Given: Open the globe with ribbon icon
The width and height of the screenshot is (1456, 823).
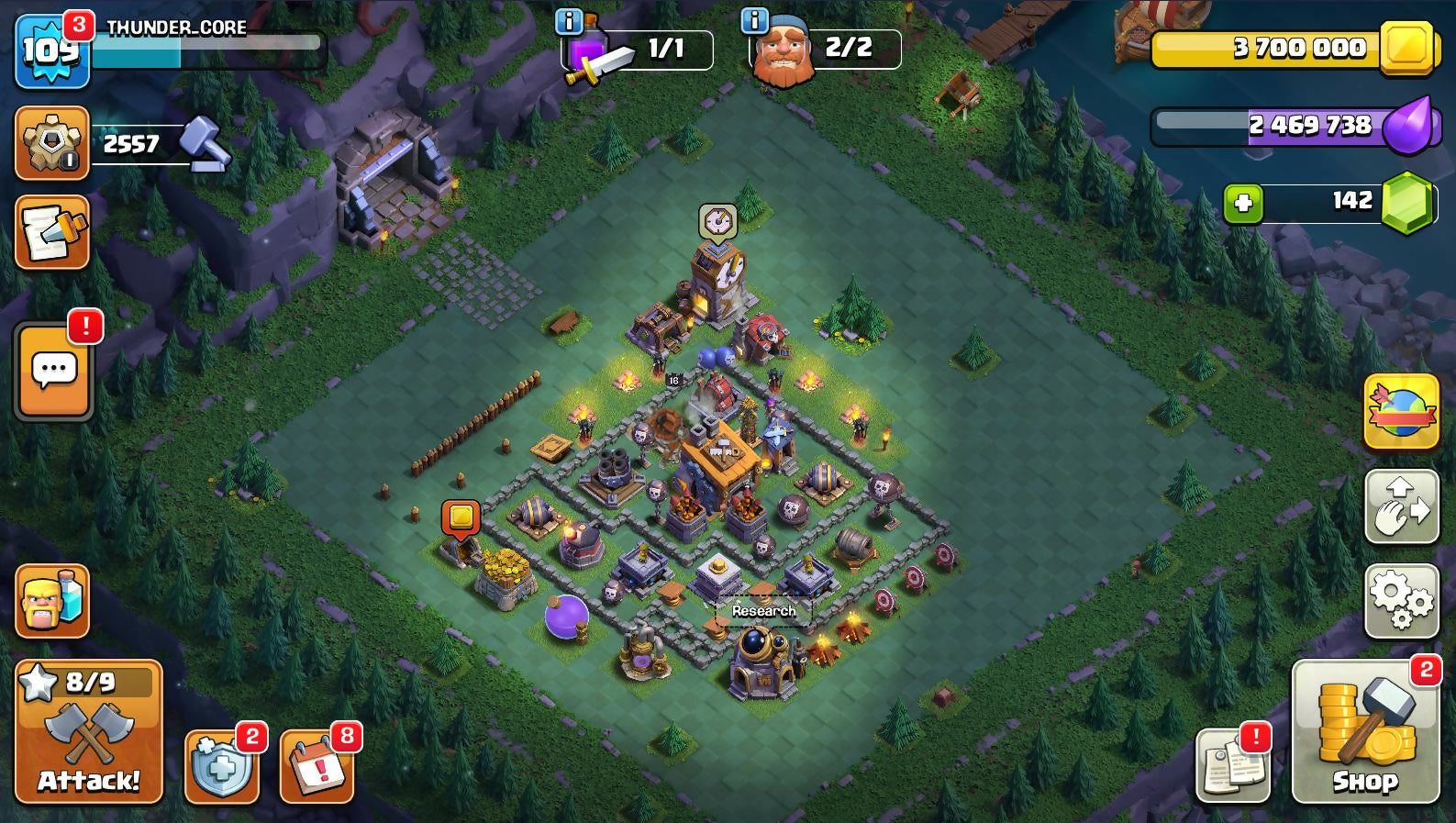Looking at the screenshot, I should [1401, 411].
